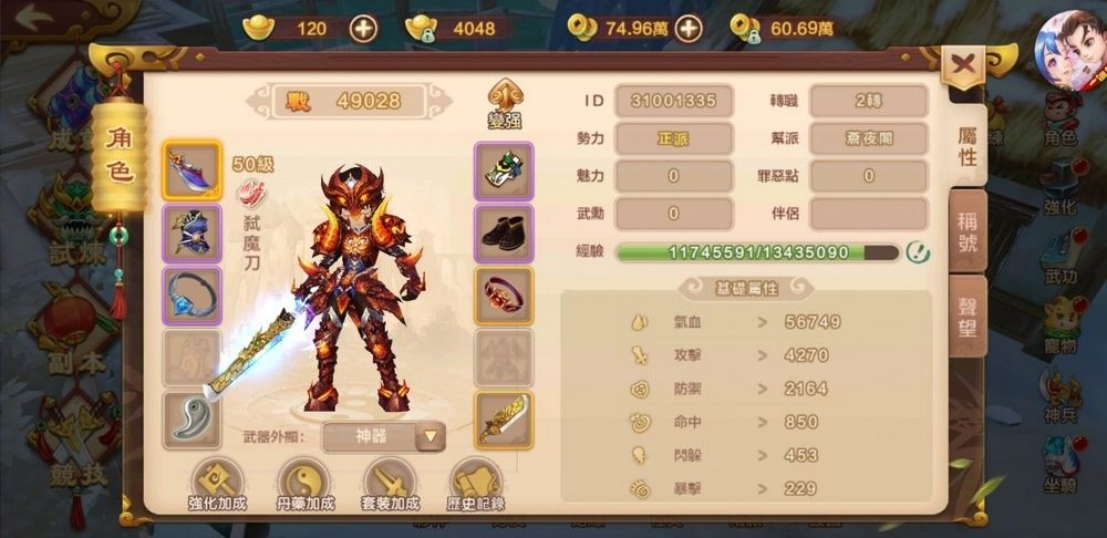View 套裝加成 set bonuses

coord(390,485)
